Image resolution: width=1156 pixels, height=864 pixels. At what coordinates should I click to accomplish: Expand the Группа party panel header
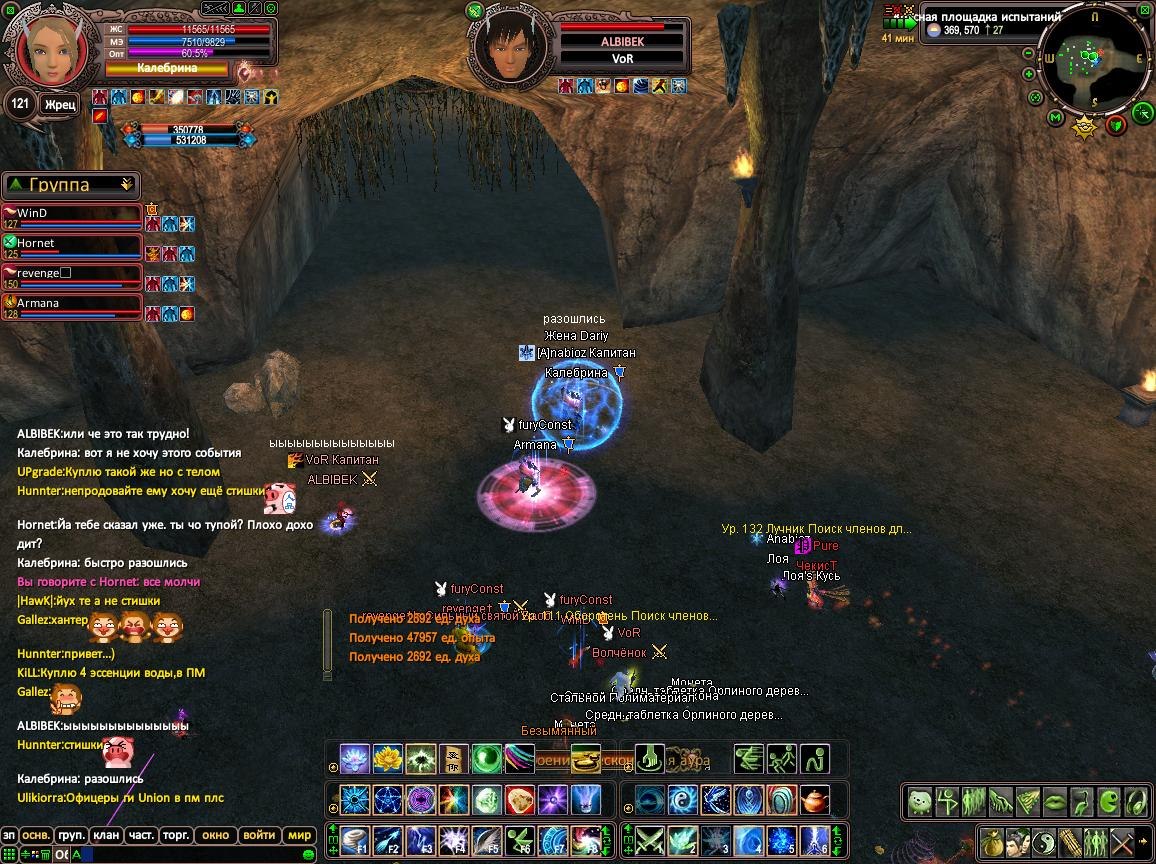point(71,185)
